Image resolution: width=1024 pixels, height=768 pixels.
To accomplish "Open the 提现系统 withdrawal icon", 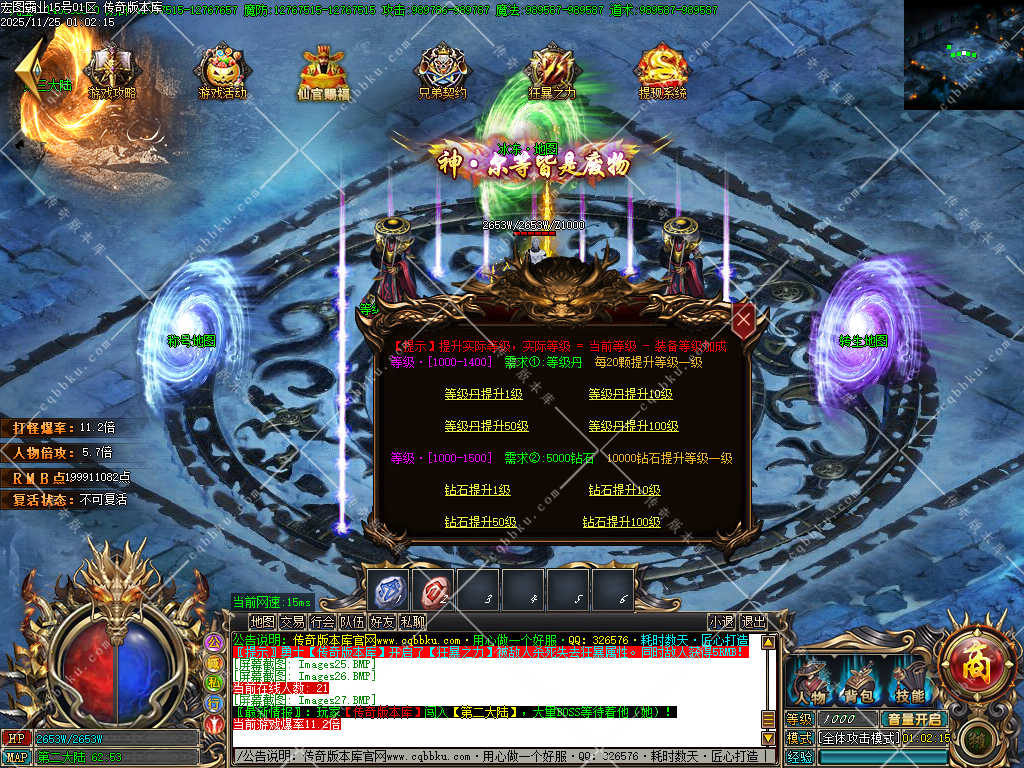I will click(x=663, y=72).
